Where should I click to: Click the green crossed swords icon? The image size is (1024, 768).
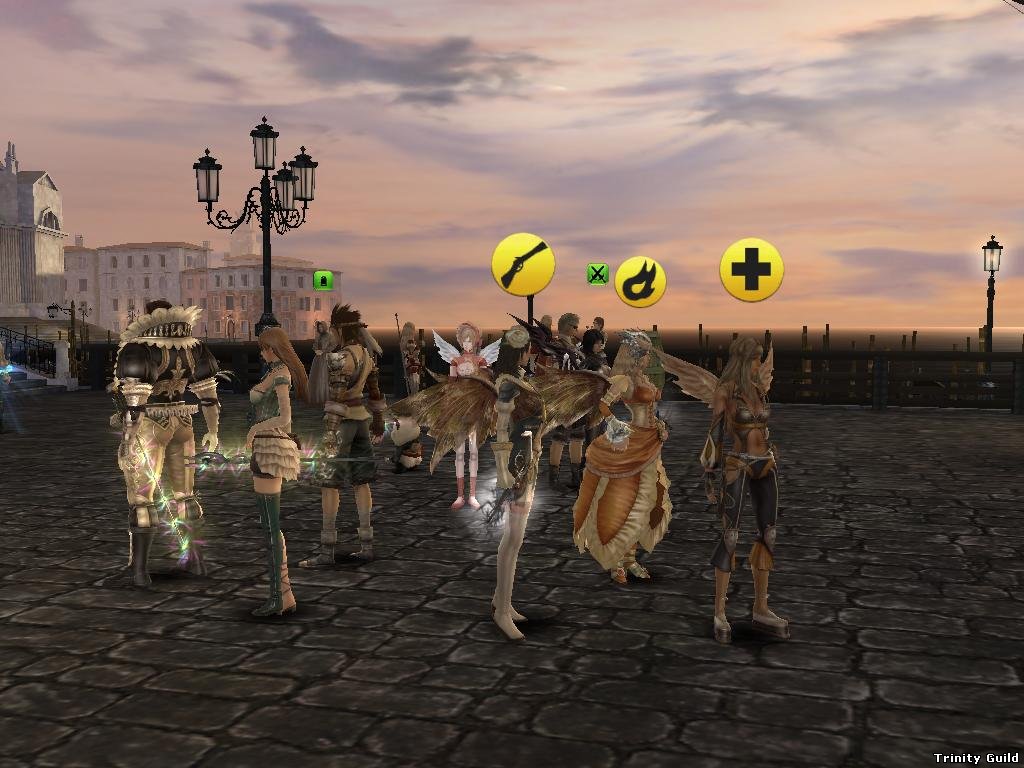point(597,273)
